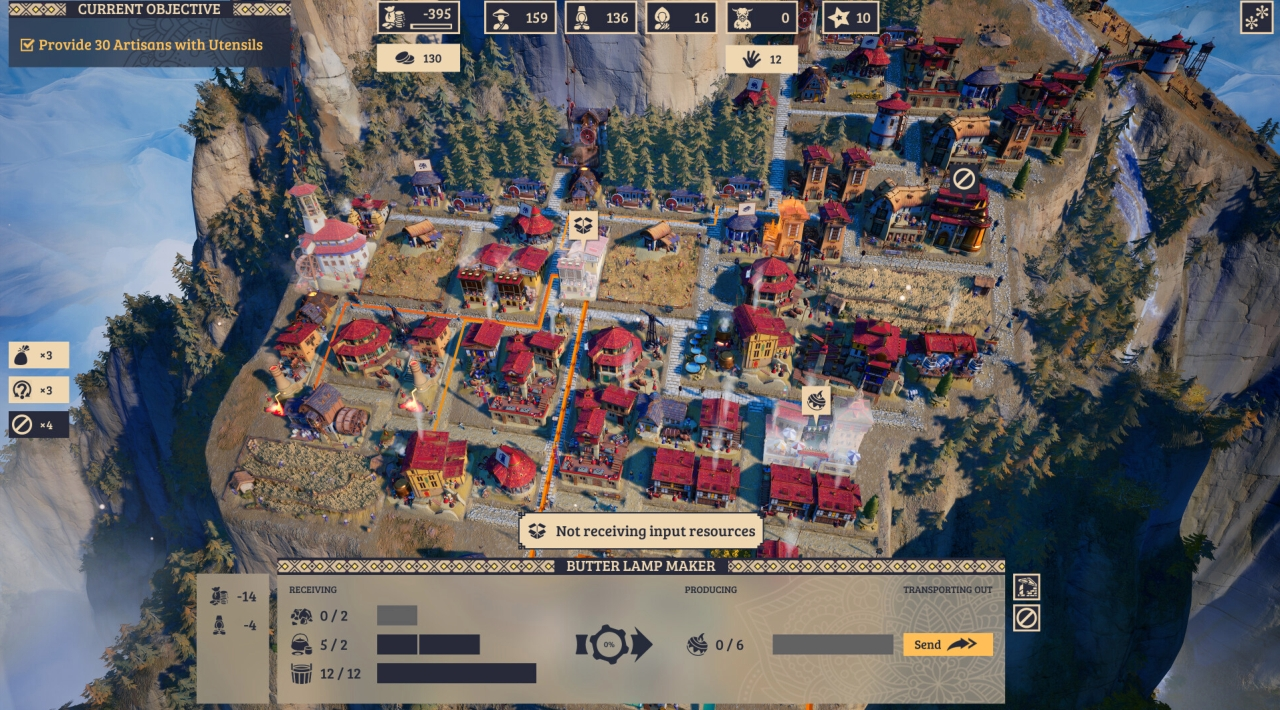
Task: Click the butter lamp marker above the selected building
Action: [x=817, y=400]
